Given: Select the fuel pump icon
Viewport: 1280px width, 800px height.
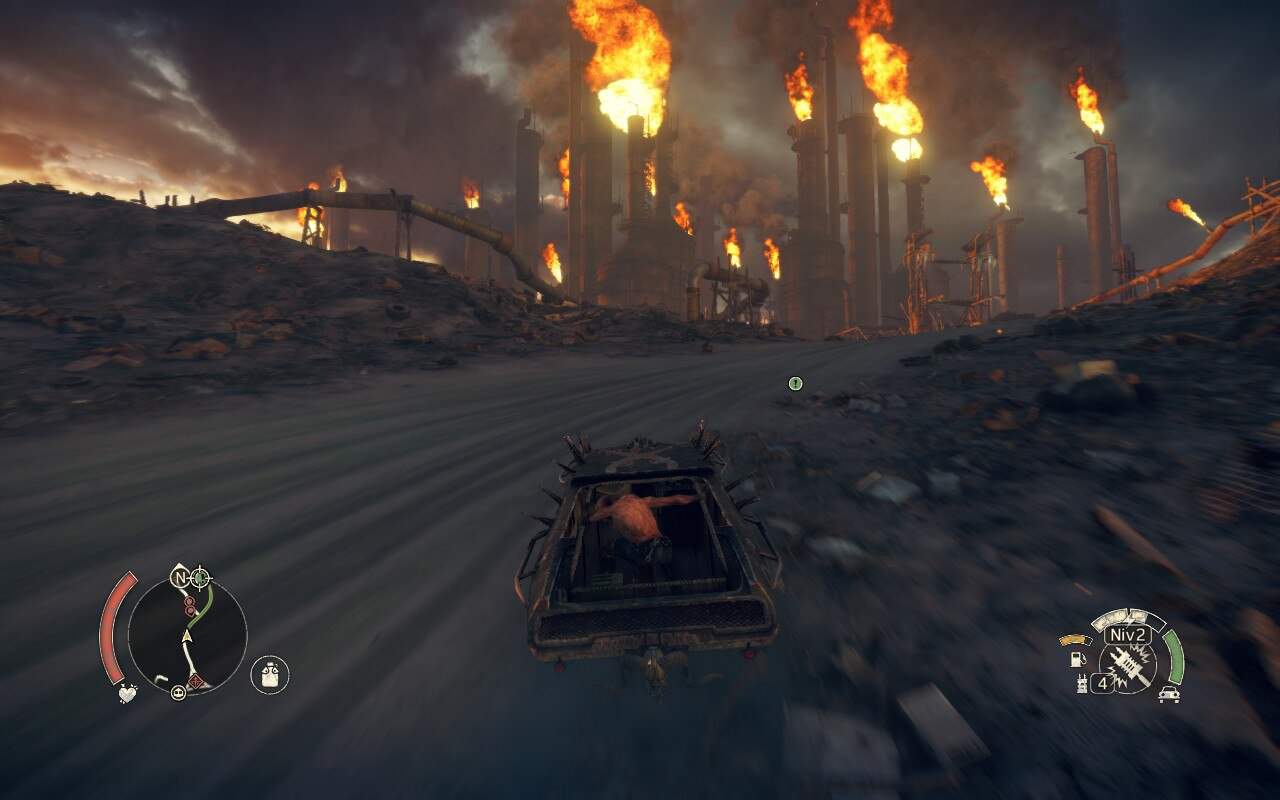Looking at the screenshot, I should click(1078, 660).
